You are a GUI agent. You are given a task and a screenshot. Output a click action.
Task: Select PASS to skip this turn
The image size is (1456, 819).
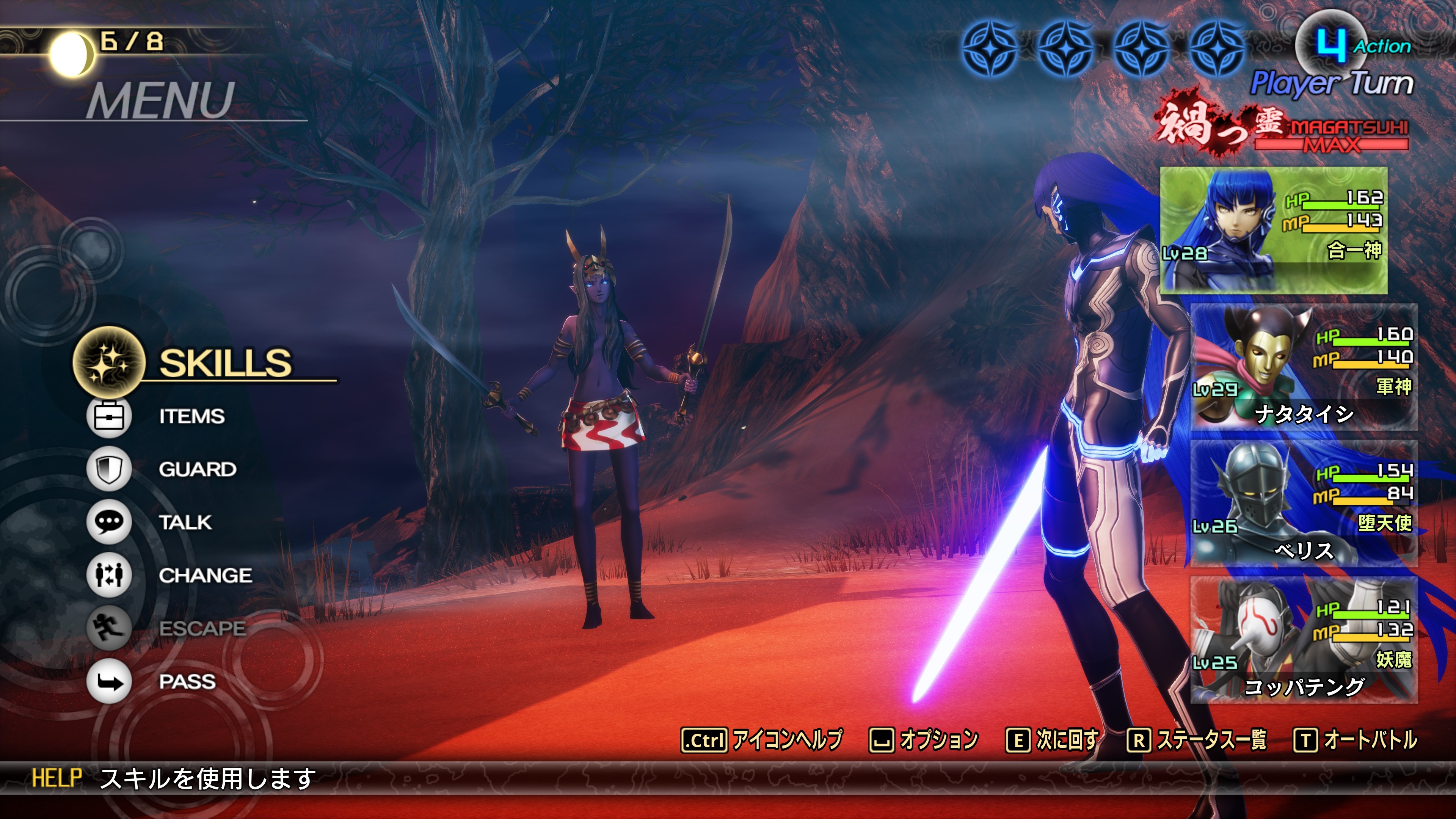187,681
